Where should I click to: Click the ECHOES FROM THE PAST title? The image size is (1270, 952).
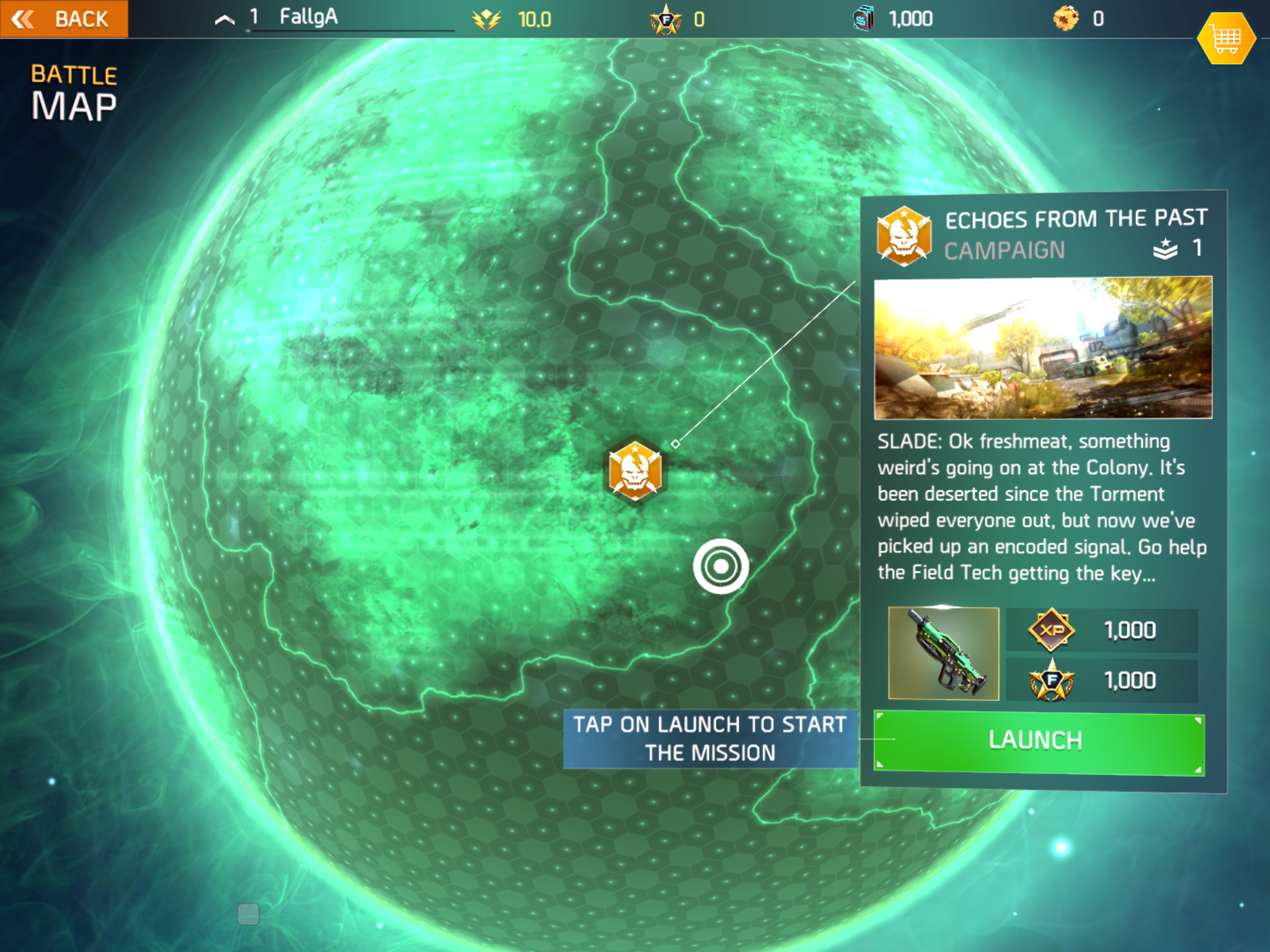coord(1076,218)
